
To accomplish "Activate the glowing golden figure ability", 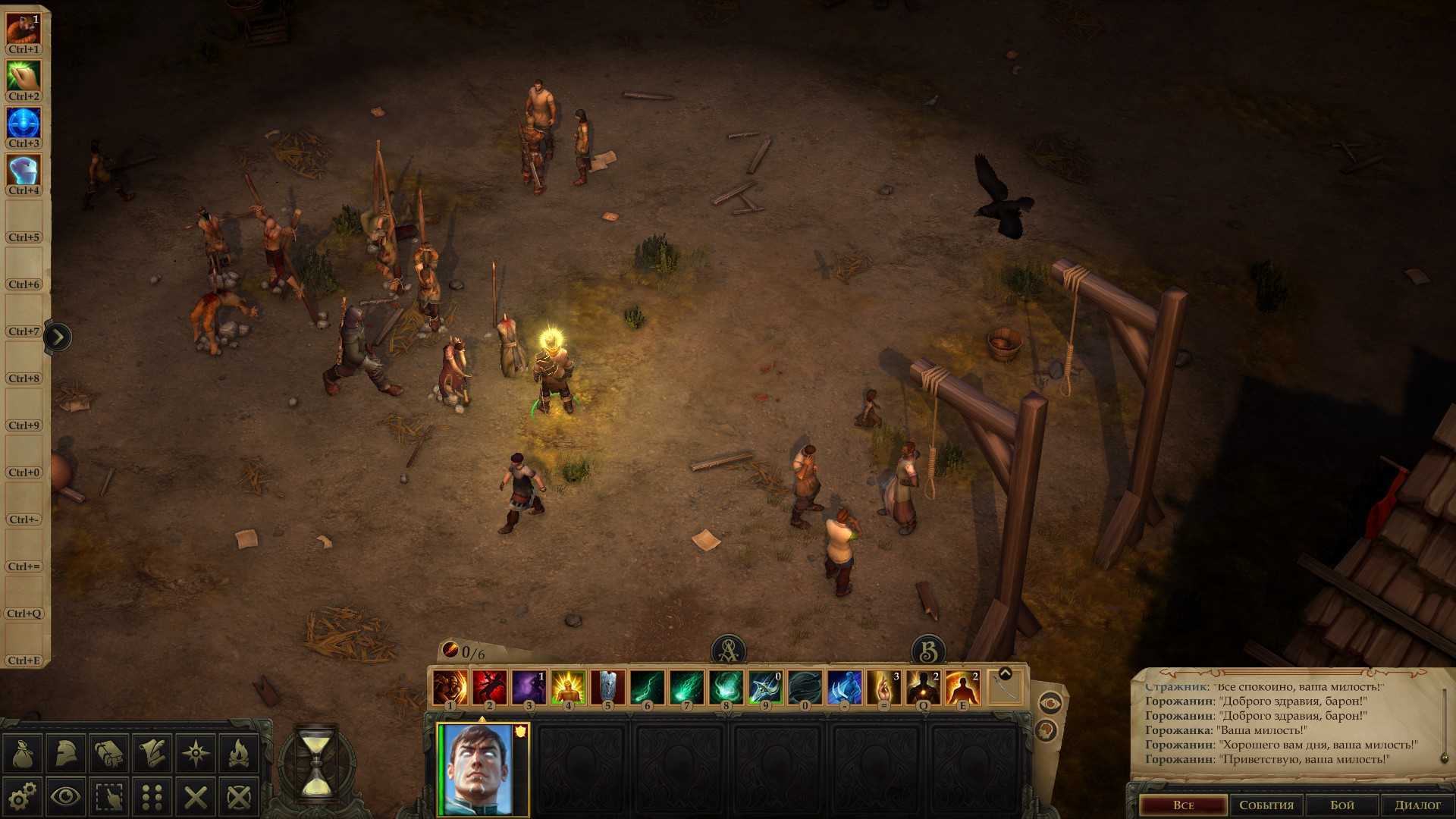I will pyautogui.click(x=568, y=688).
